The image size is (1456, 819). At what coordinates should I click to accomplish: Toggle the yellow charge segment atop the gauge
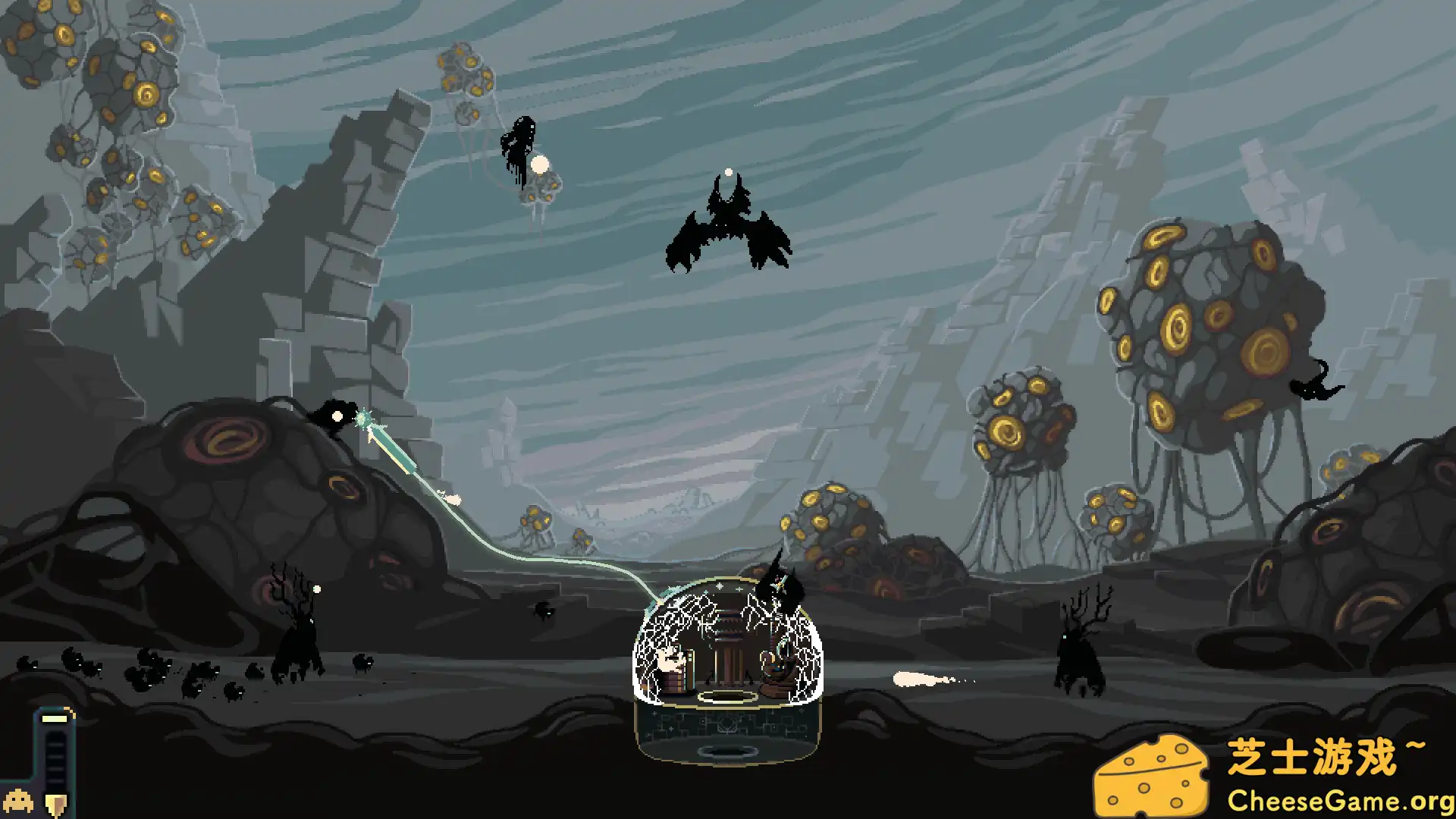click(x=53, y=718)
